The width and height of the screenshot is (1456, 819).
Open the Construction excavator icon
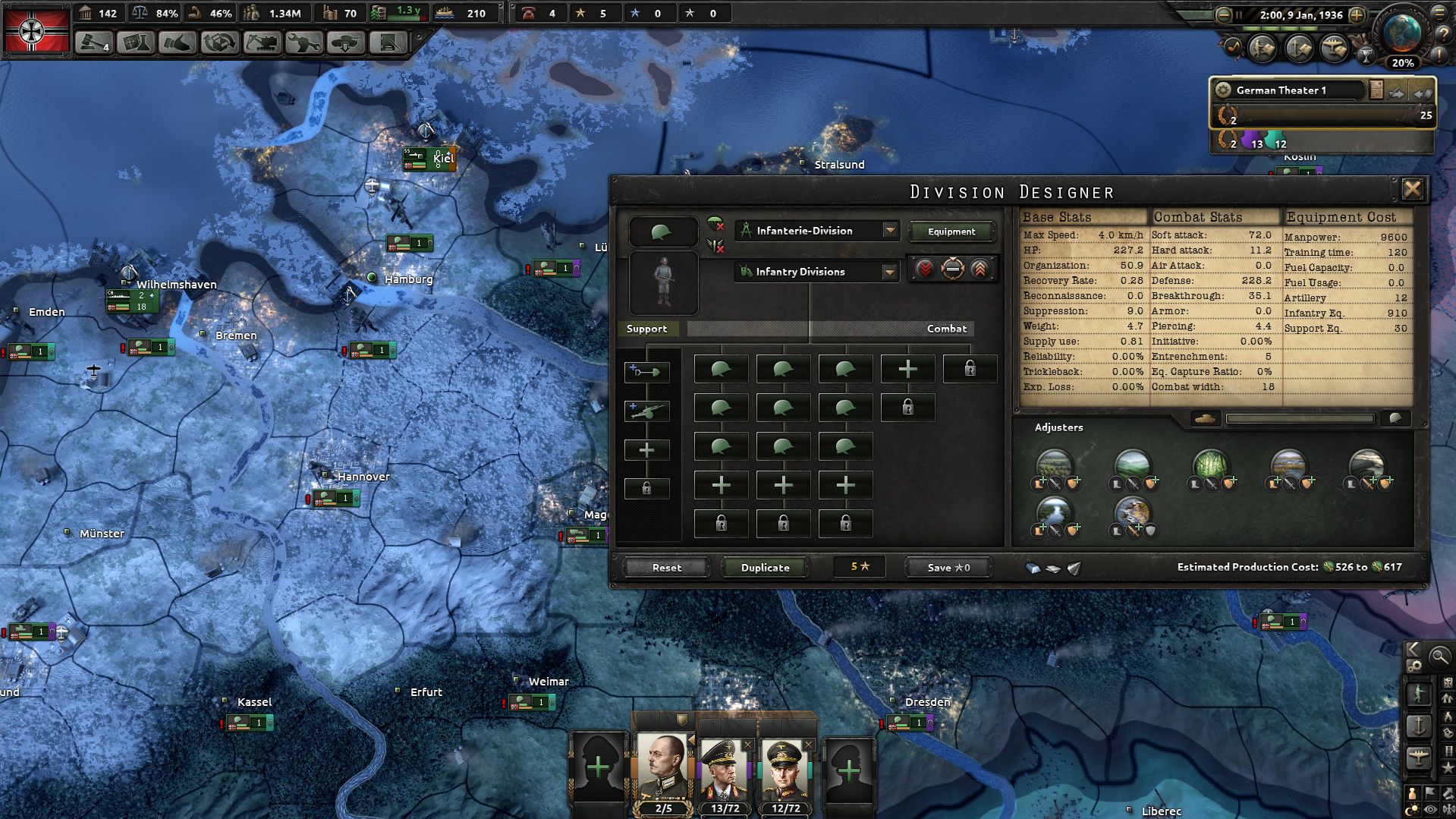[x=261, y=43]
